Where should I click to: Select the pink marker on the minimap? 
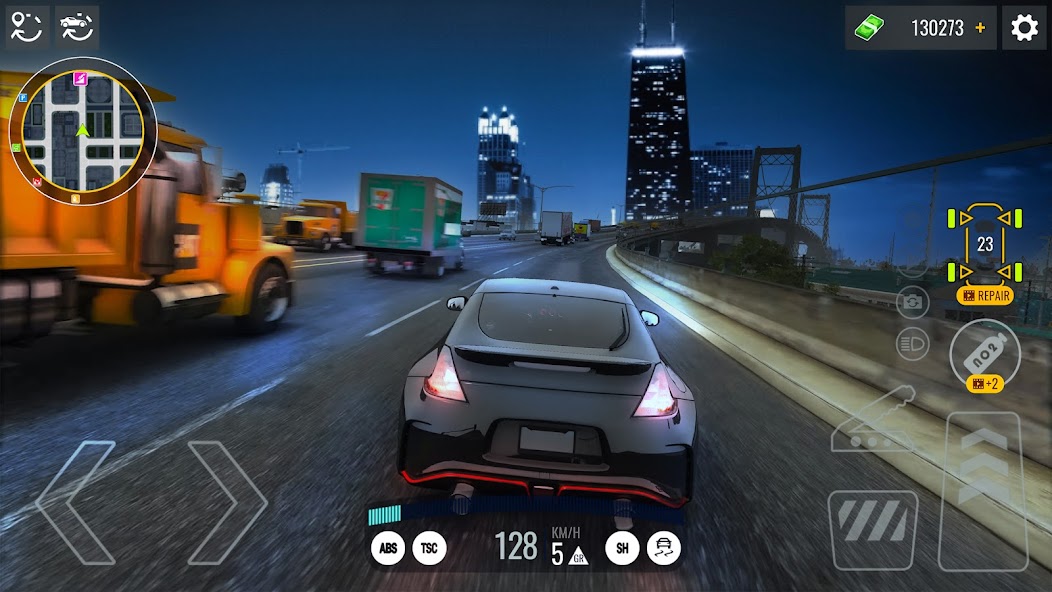coord(81,78)
